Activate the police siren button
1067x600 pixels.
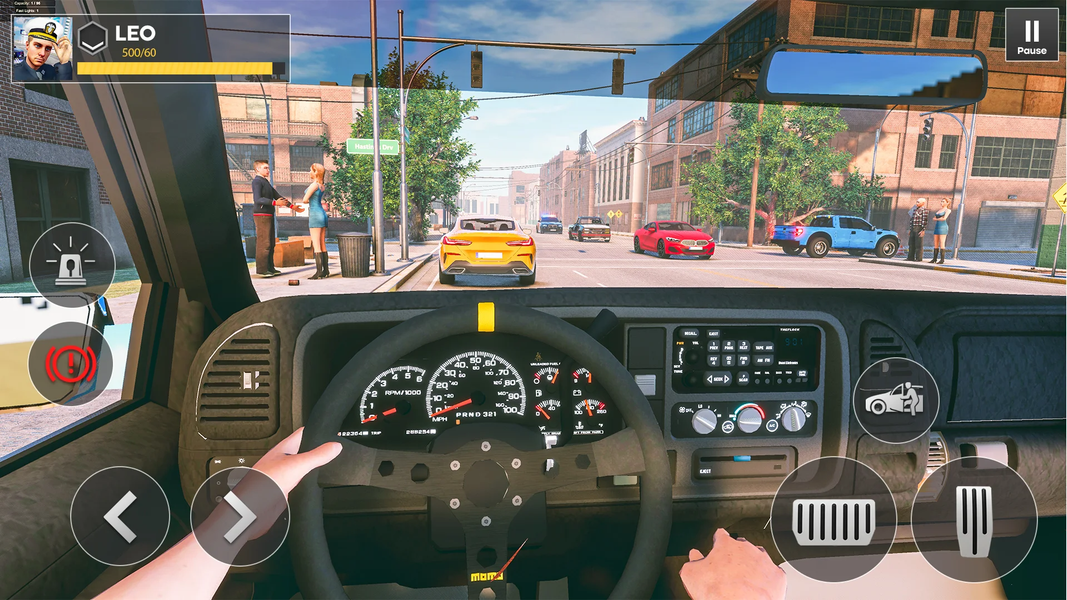pos(72,265)
